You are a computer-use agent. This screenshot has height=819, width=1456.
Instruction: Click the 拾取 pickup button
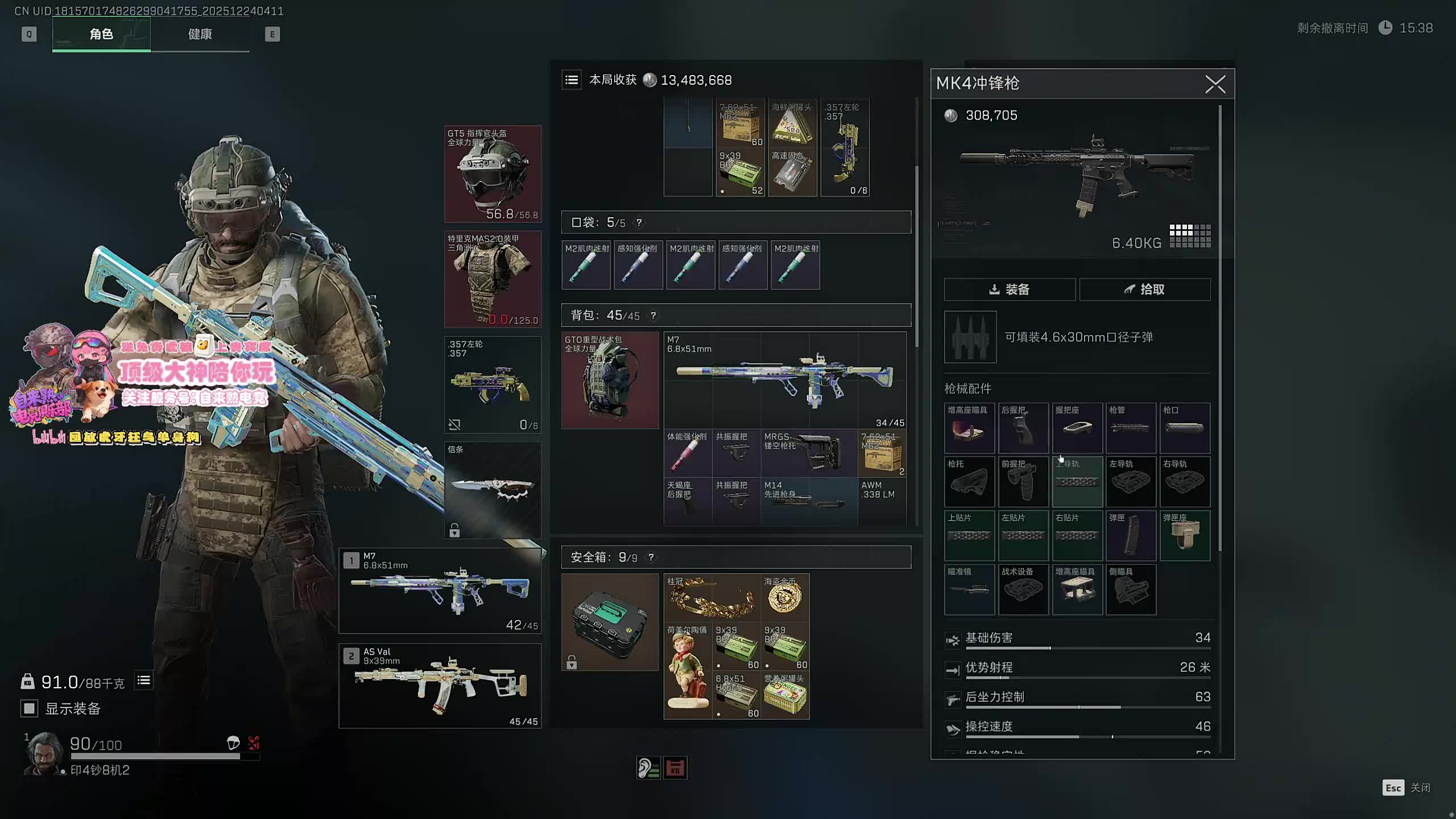tap(1144, 289)
